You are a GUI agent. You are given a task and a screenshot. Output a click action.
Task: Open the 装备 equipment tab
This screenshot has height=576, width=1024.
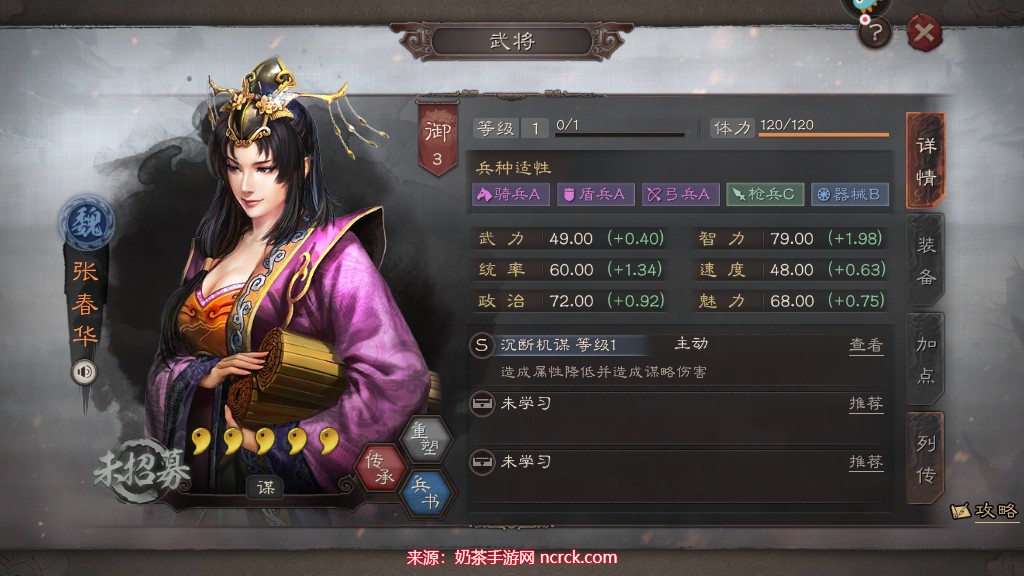pos(926,260)
